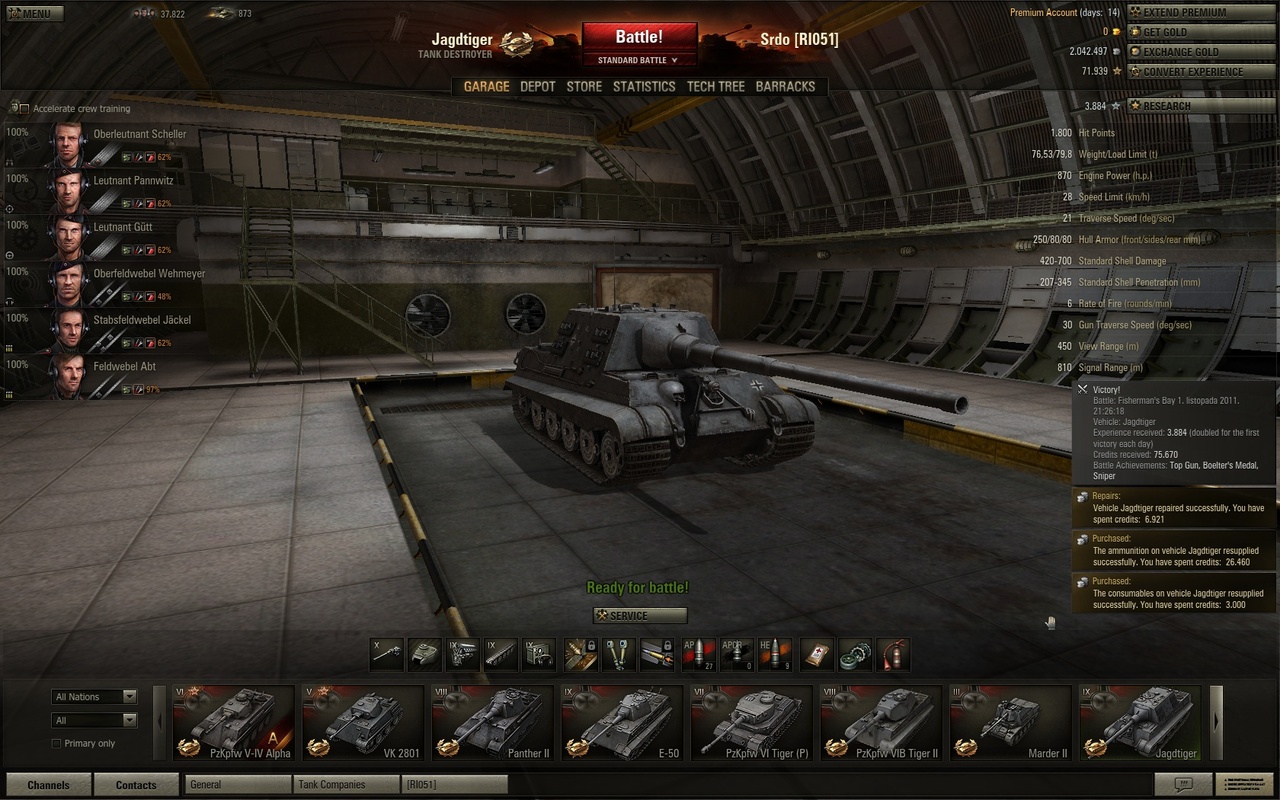Toggle Accelerate crew training checkbox

(23, 108)
